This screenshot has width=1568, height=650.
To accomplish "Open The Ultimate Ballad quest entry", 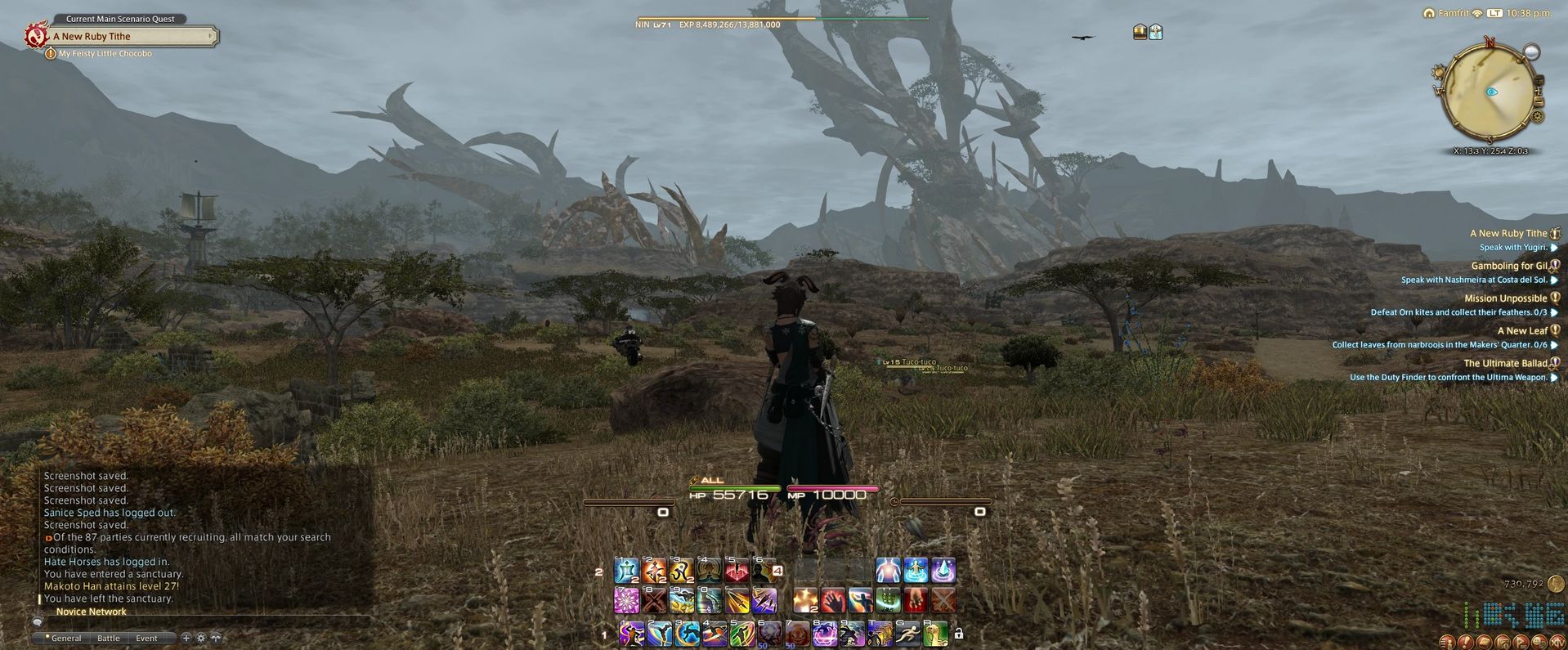I will 1504,364.
